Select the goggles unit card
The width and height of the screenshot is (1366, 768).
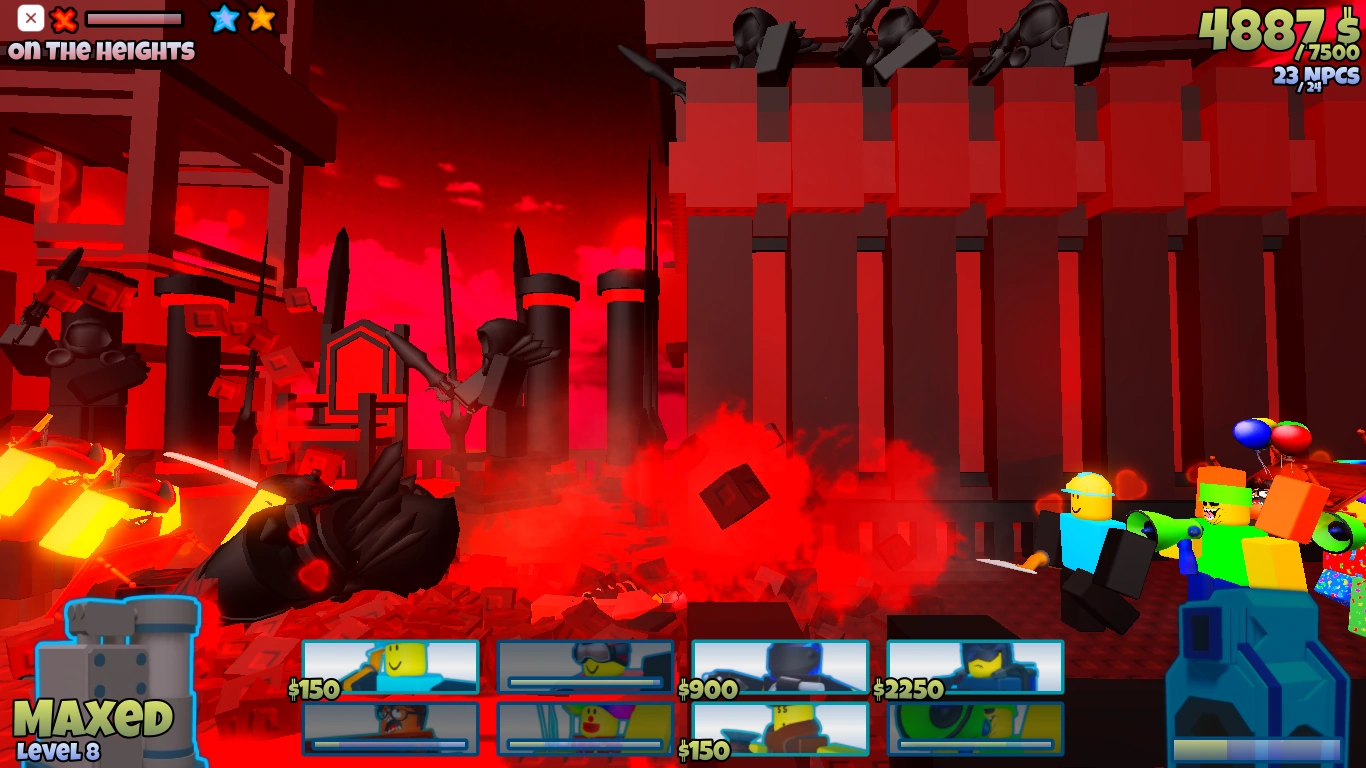click(x=585, y=662)
